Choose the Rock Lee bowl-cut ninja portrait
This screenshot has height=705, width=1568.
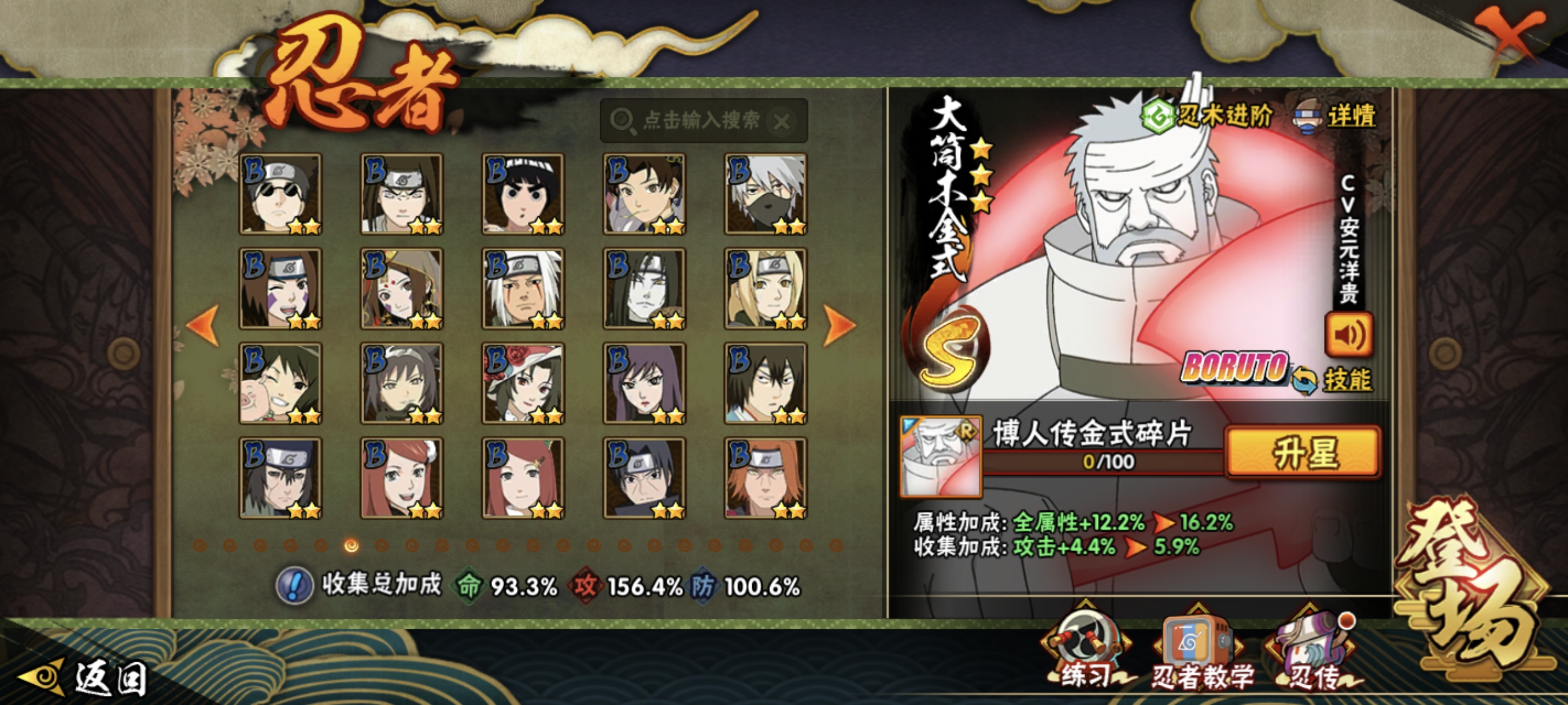click(x=523, y=194)
